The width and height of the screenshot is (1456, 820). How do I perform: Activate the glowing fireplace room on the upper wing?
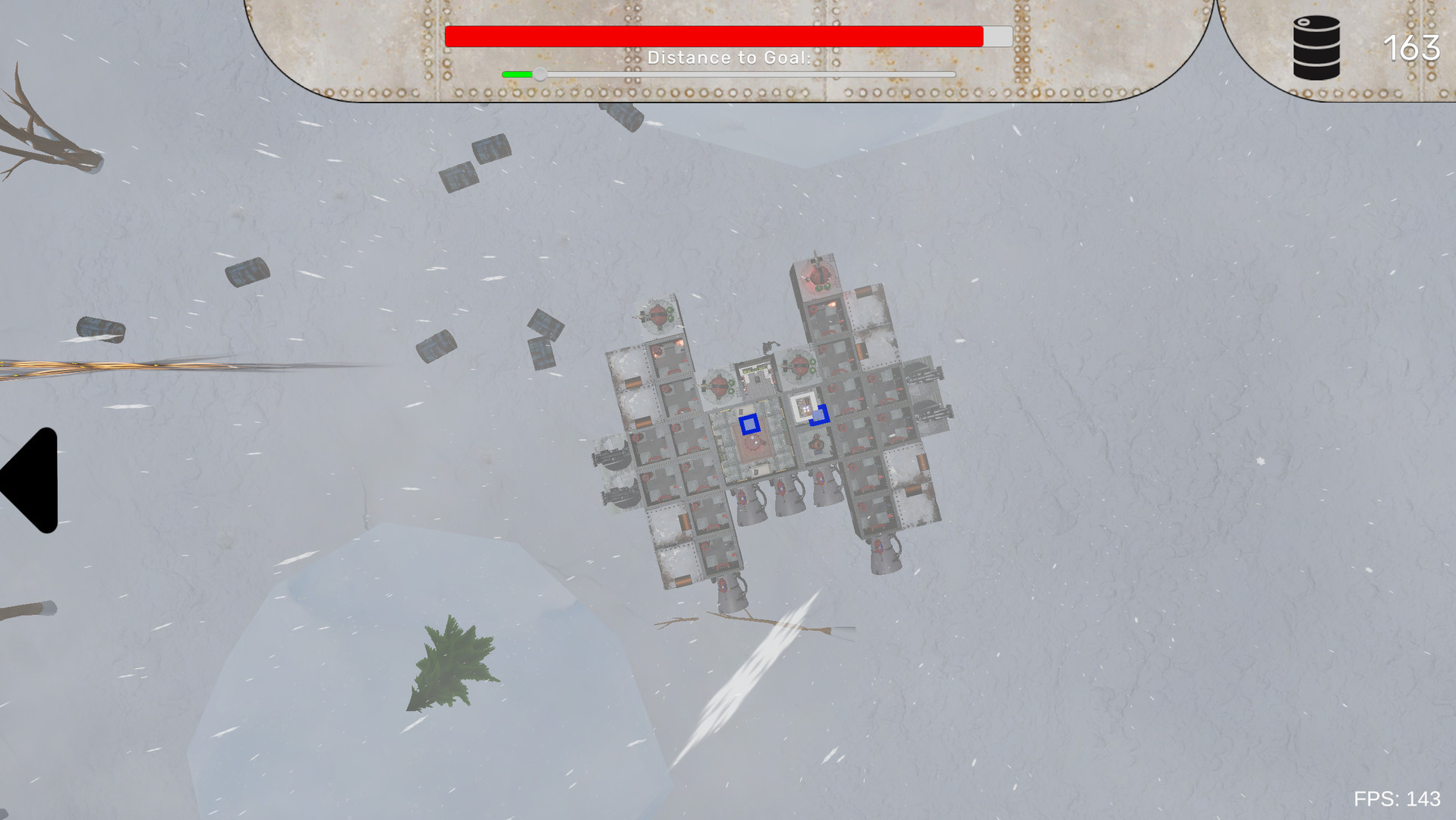pyautogui.click(x=830, y=302)
